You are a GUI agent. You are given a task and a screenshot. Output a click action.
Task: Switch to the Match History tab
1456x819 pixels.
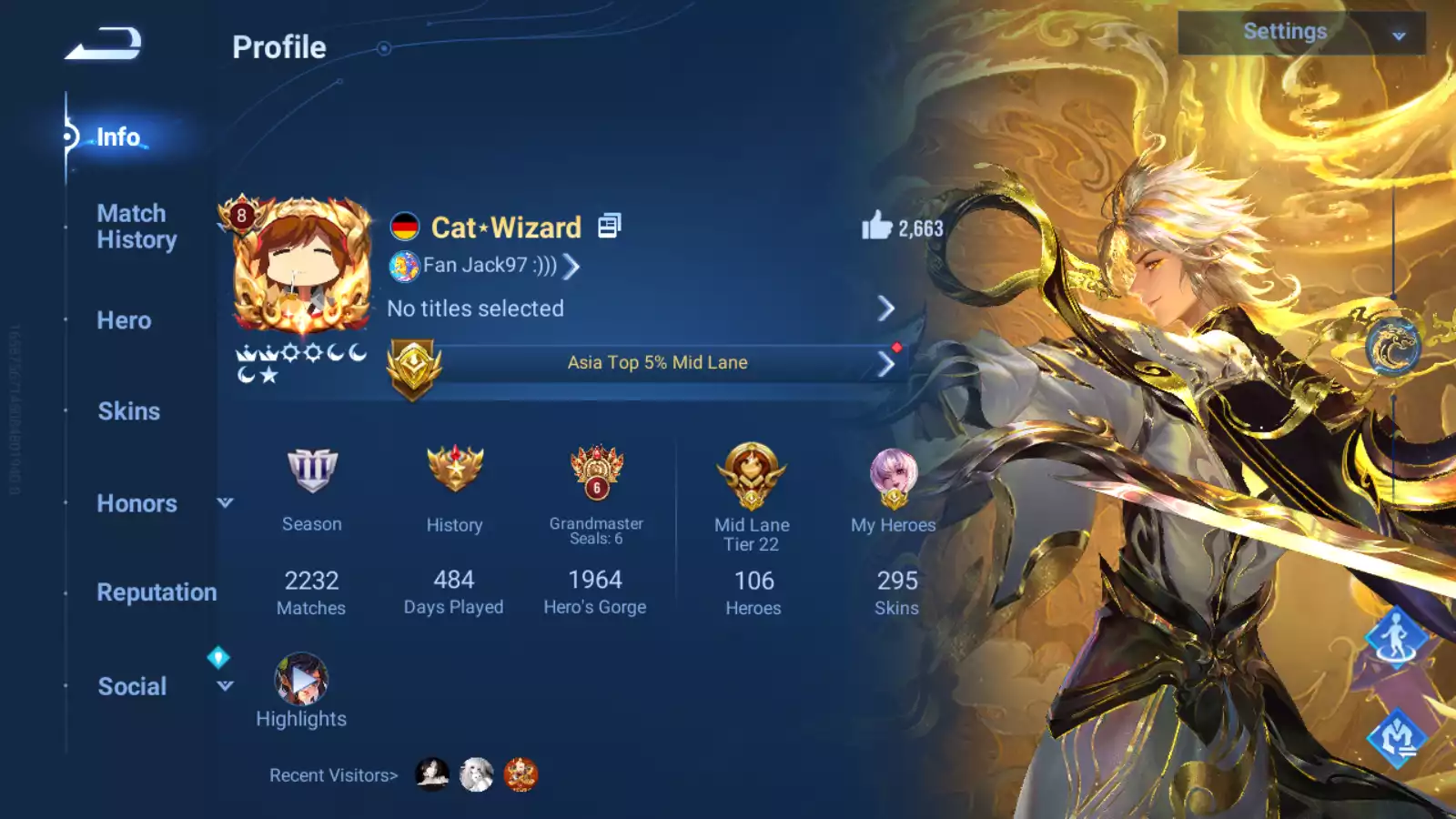coord(136,227)
